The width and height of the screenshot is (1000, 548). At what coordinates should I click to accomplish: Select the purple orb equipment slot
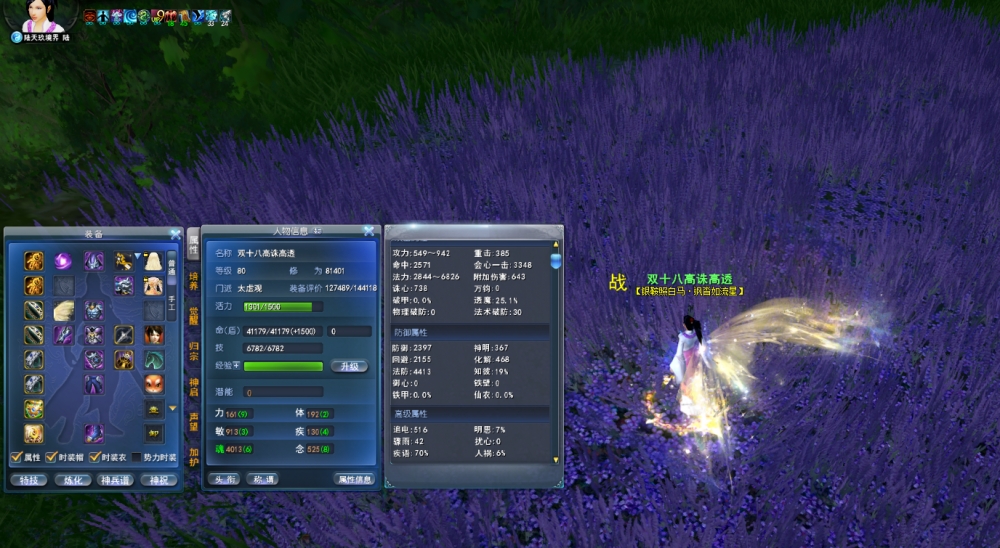tap(63, 262)
